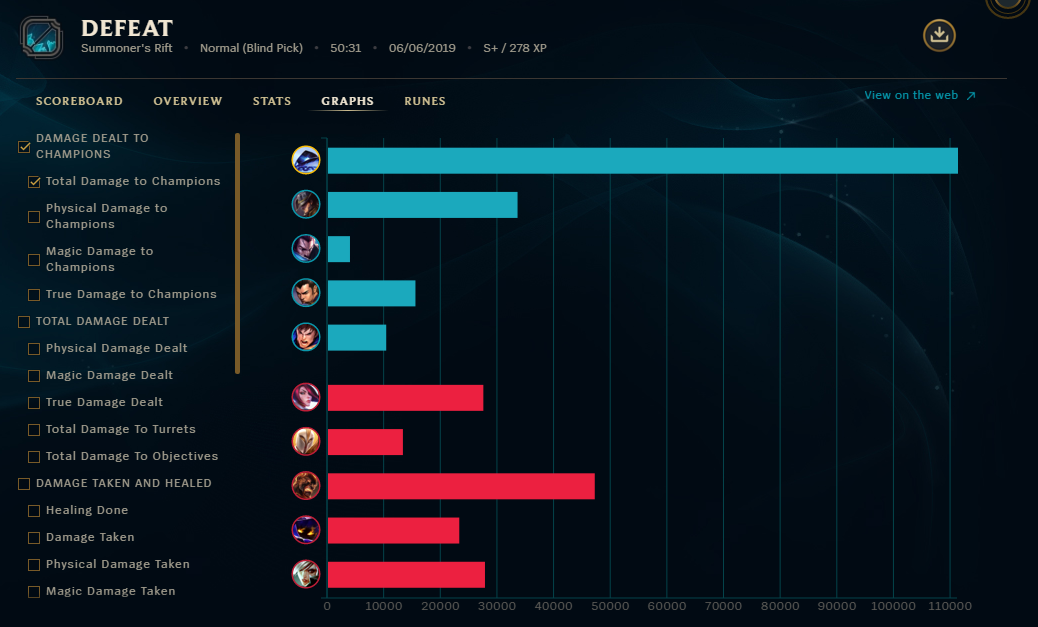Select the Graphs tab
The height and width of the screenshot is (627, 1038).
[x=347, y=101]
